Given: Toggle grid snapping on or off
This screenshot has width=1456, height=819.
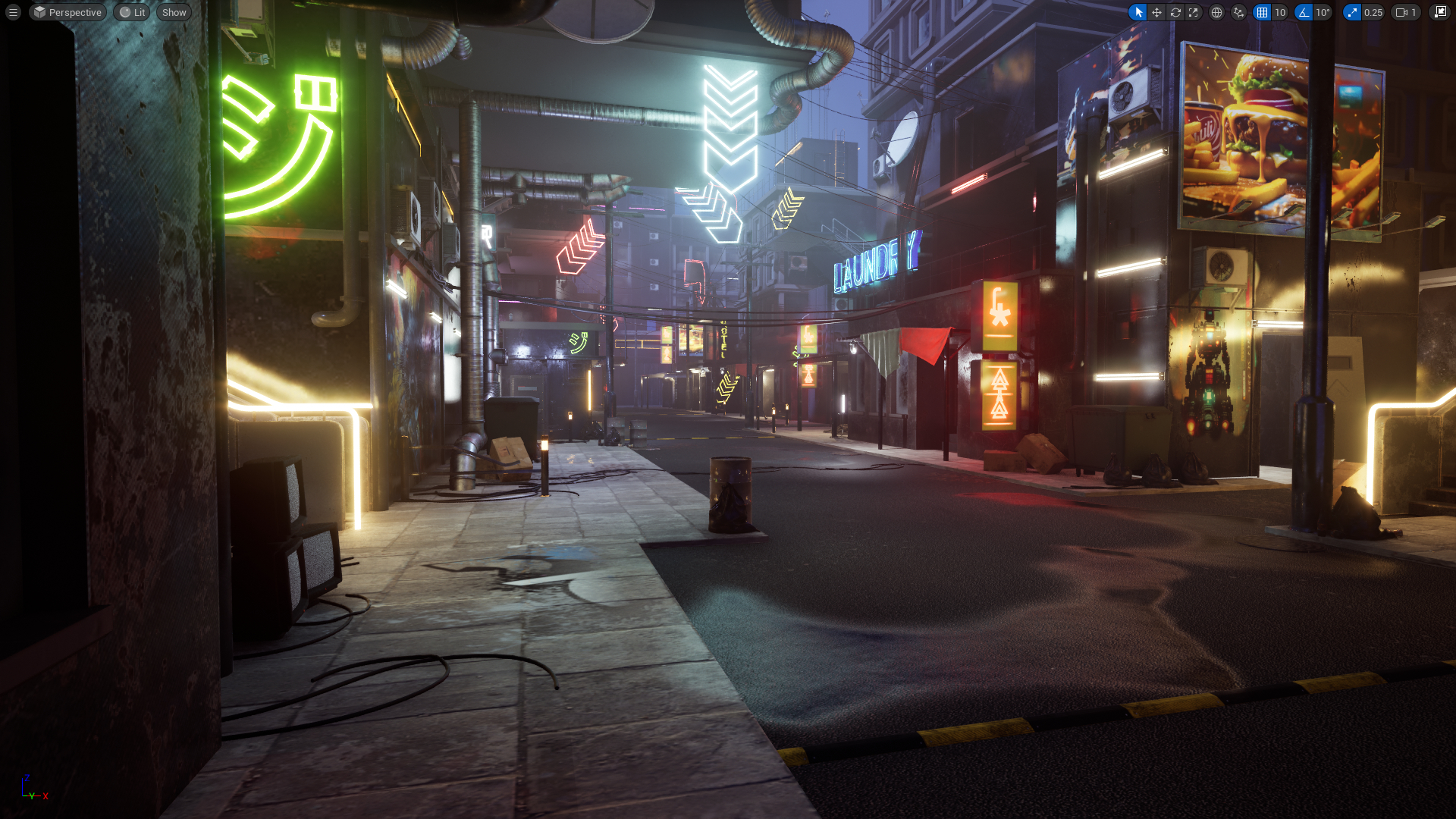Looking at the screenshot, I should [x=1261, y=12].
